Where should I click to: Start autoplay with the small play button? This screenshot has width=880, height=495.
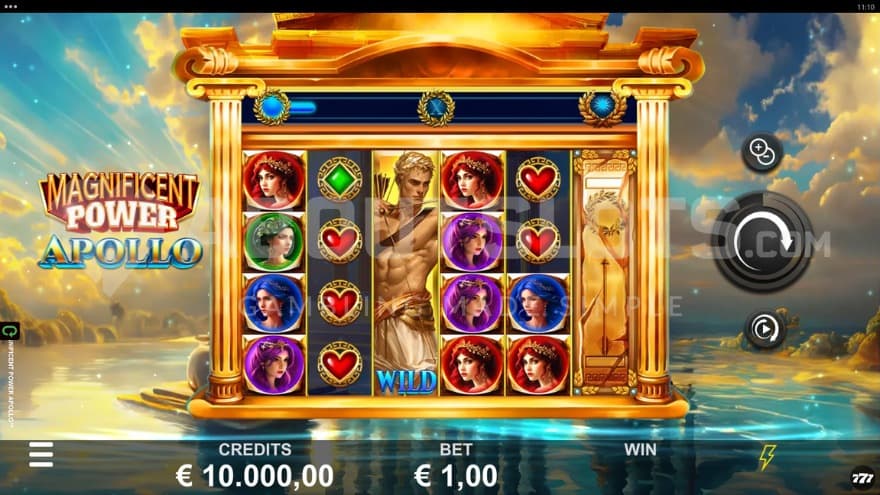(x=765, y=330)
